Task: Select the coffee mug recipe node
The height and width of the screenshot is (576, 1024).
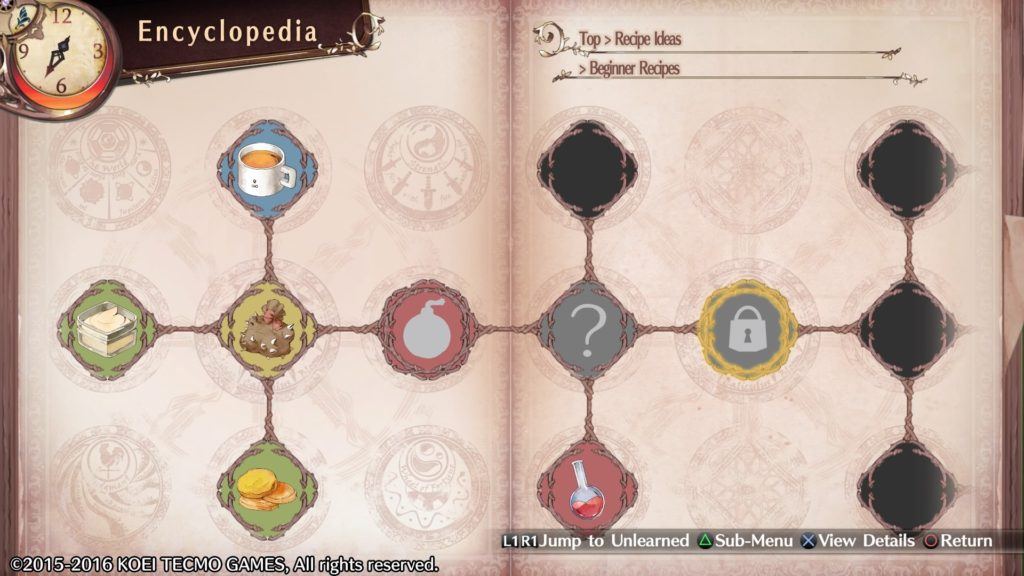Action: click(267, 169)
